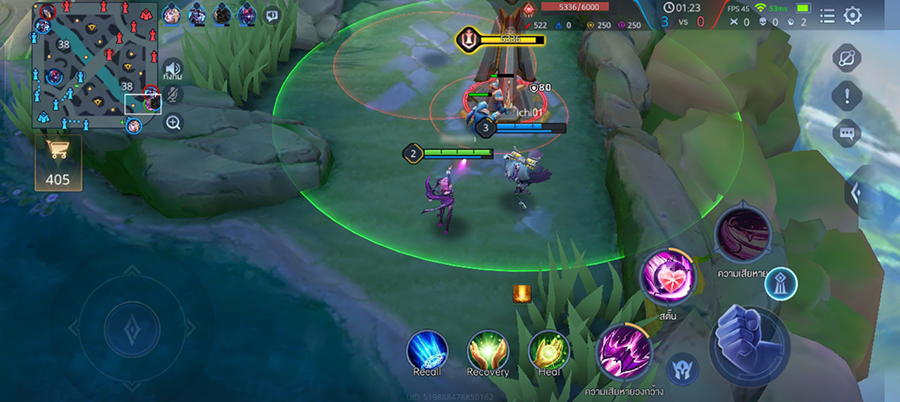Viewport: 900px width, 402px height.
Task: Use the Recovery spell
Action: 488,349
